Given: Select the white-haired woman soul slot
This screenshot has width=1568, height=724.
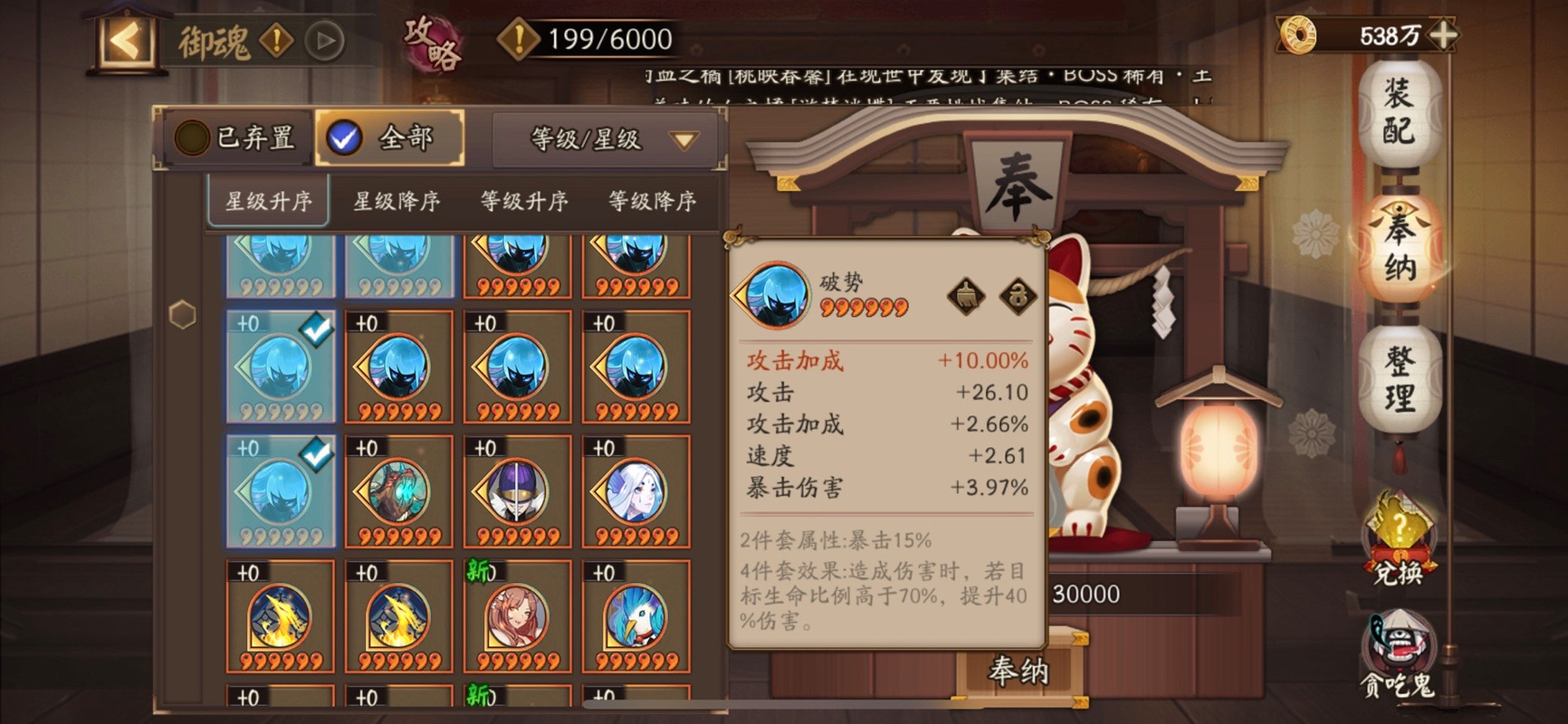Looking at the screenshot, I should tap(636, 492).
